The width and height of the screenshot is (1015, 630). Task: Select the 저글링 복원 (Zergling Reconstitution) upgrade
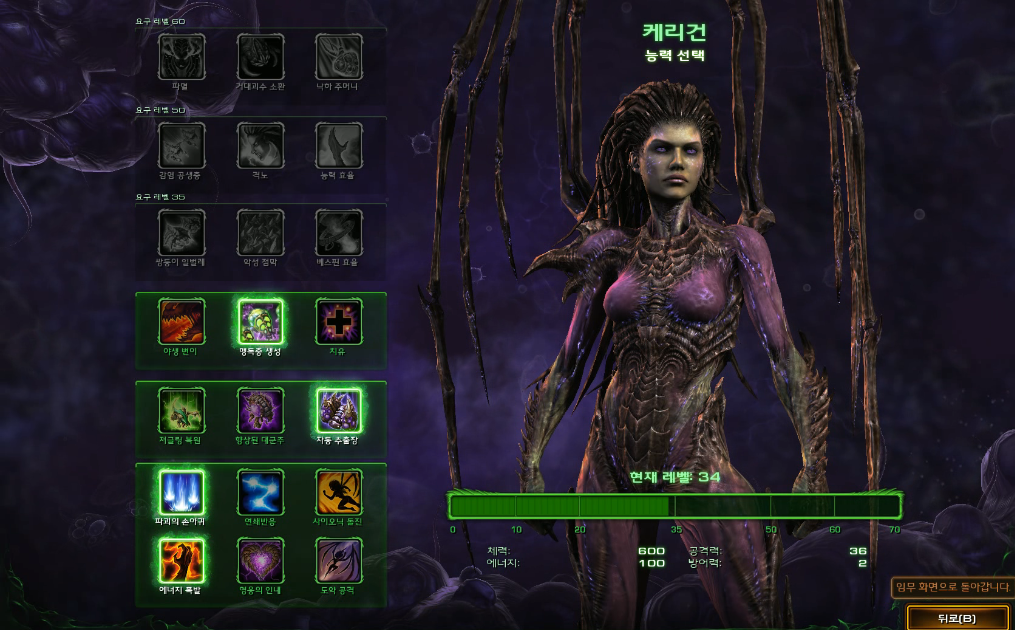182,410
